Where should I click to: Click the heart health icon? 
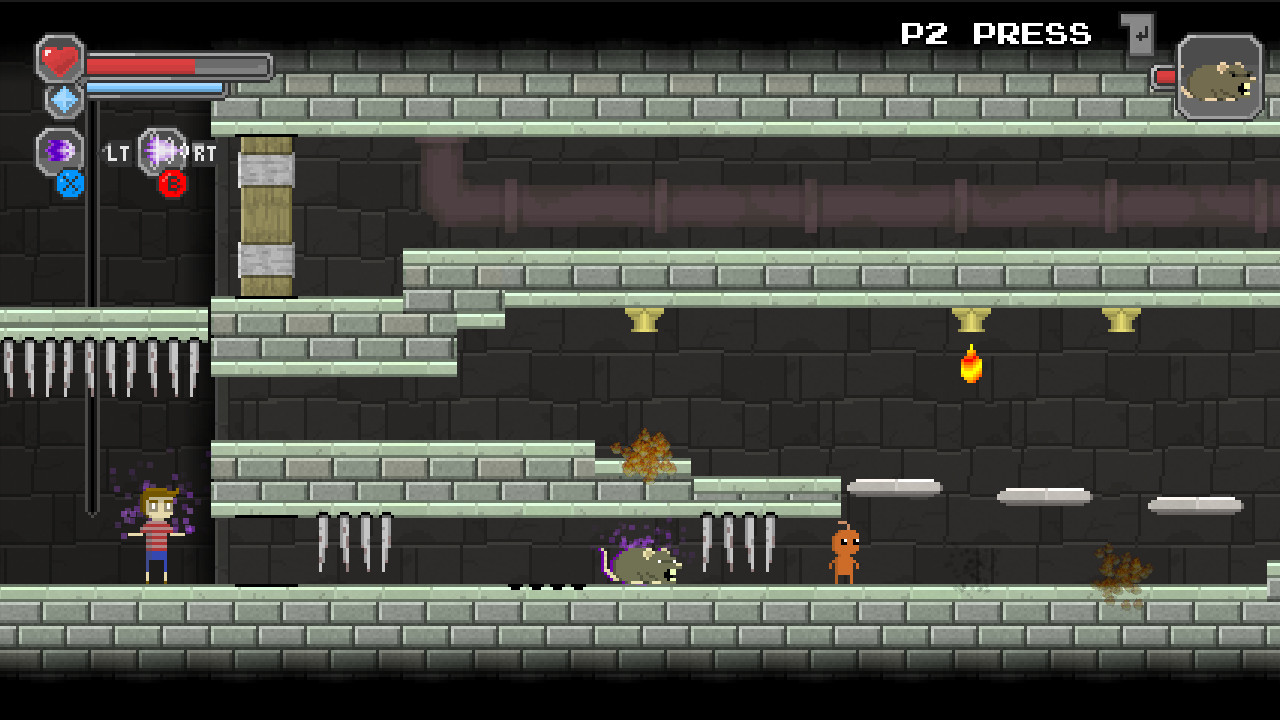(x=58, y=58)
